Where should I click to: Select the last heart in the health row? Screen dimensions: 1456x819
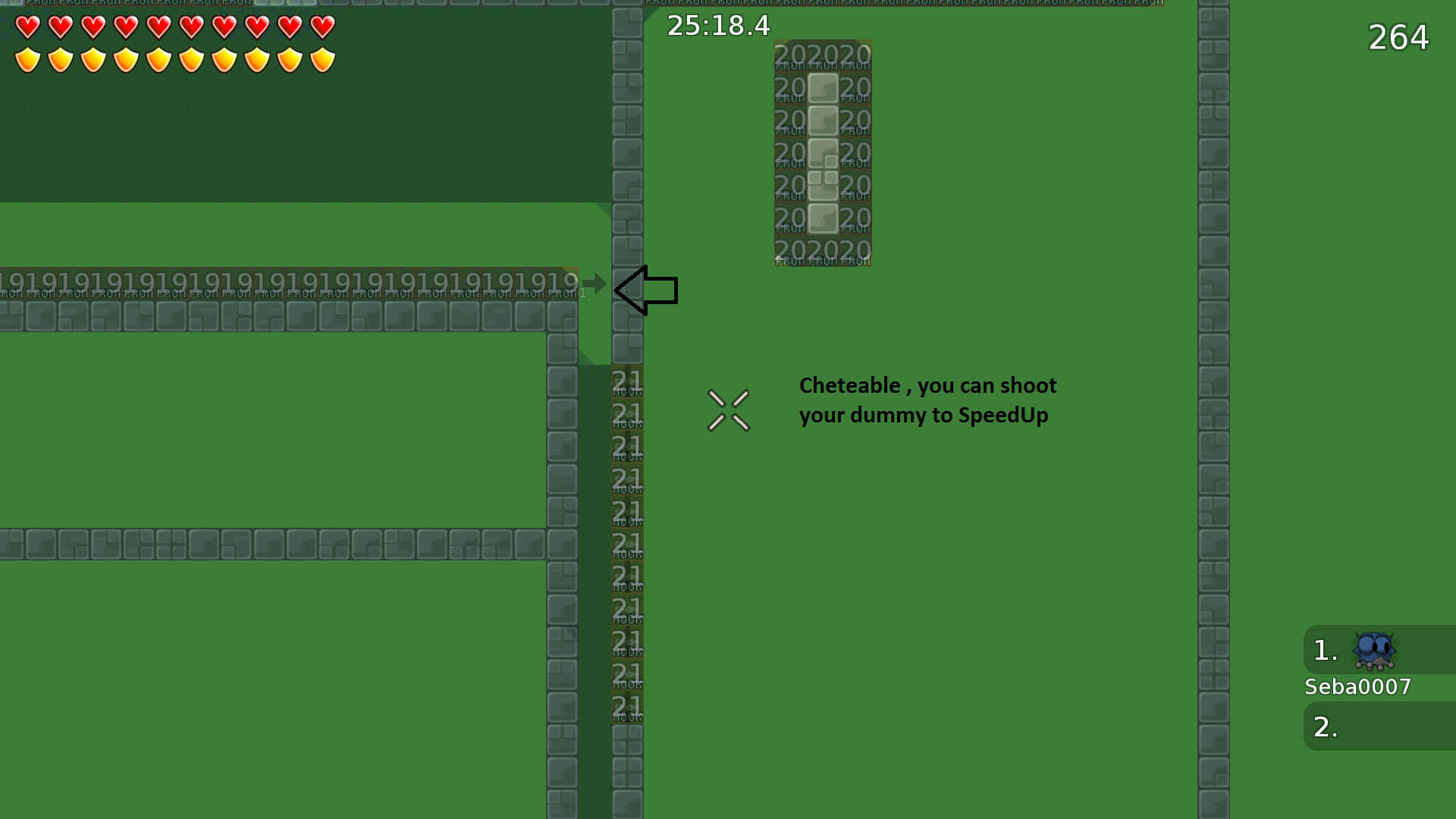coord(323,26)
